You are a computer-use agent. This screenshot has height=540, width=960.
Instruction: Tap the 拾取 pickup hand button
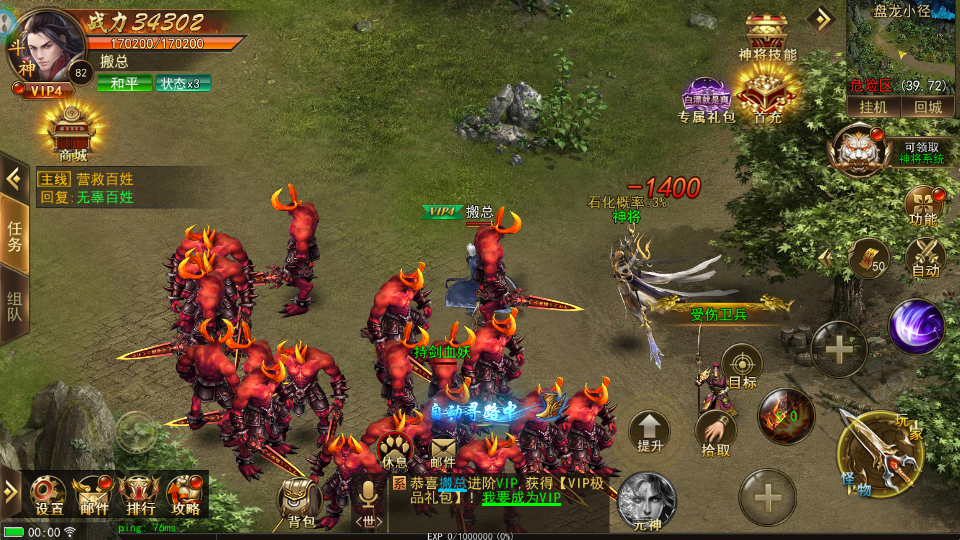[715, 432]
